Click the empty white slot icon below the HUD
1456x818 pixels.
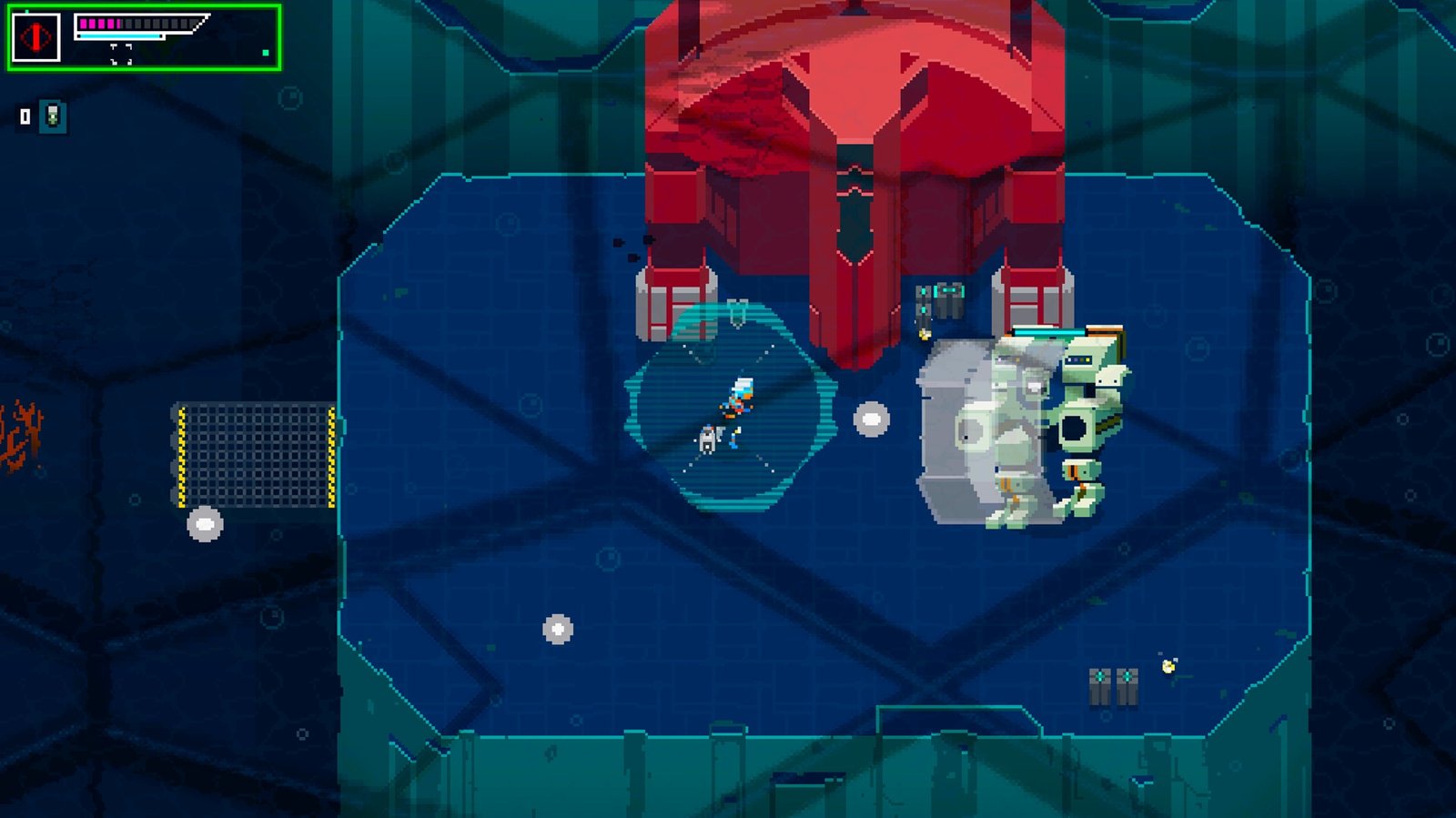(25, 116)
